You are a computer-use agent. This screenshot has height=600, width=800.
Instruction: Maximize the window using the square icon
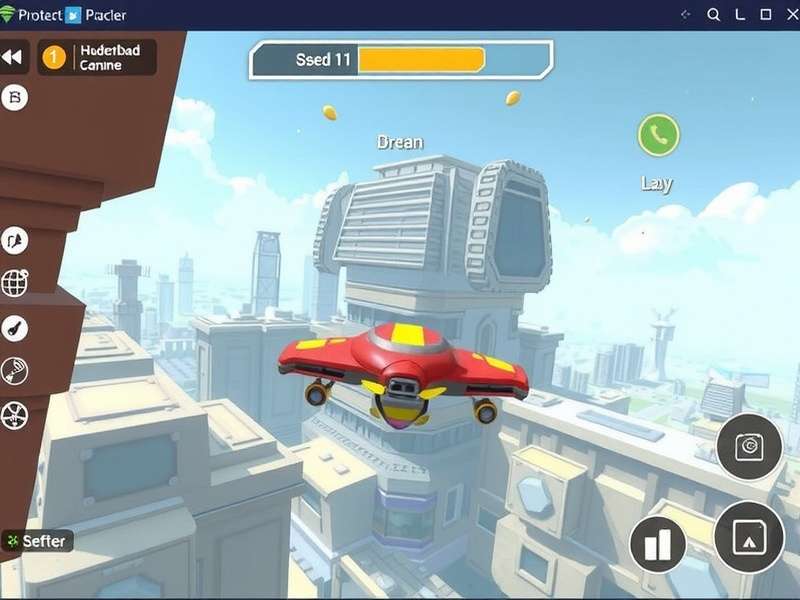(766, 15)
